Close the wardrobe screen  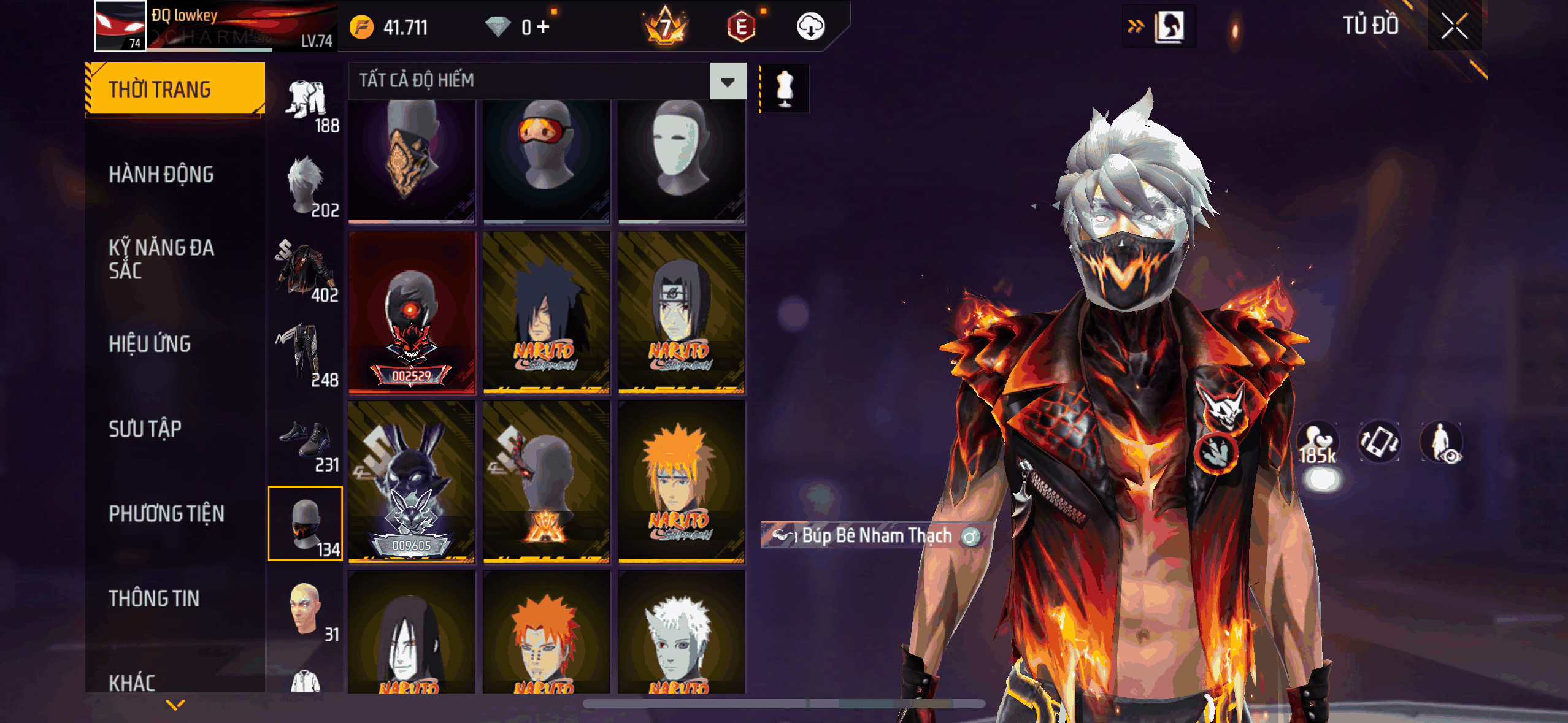(1454, 26)
